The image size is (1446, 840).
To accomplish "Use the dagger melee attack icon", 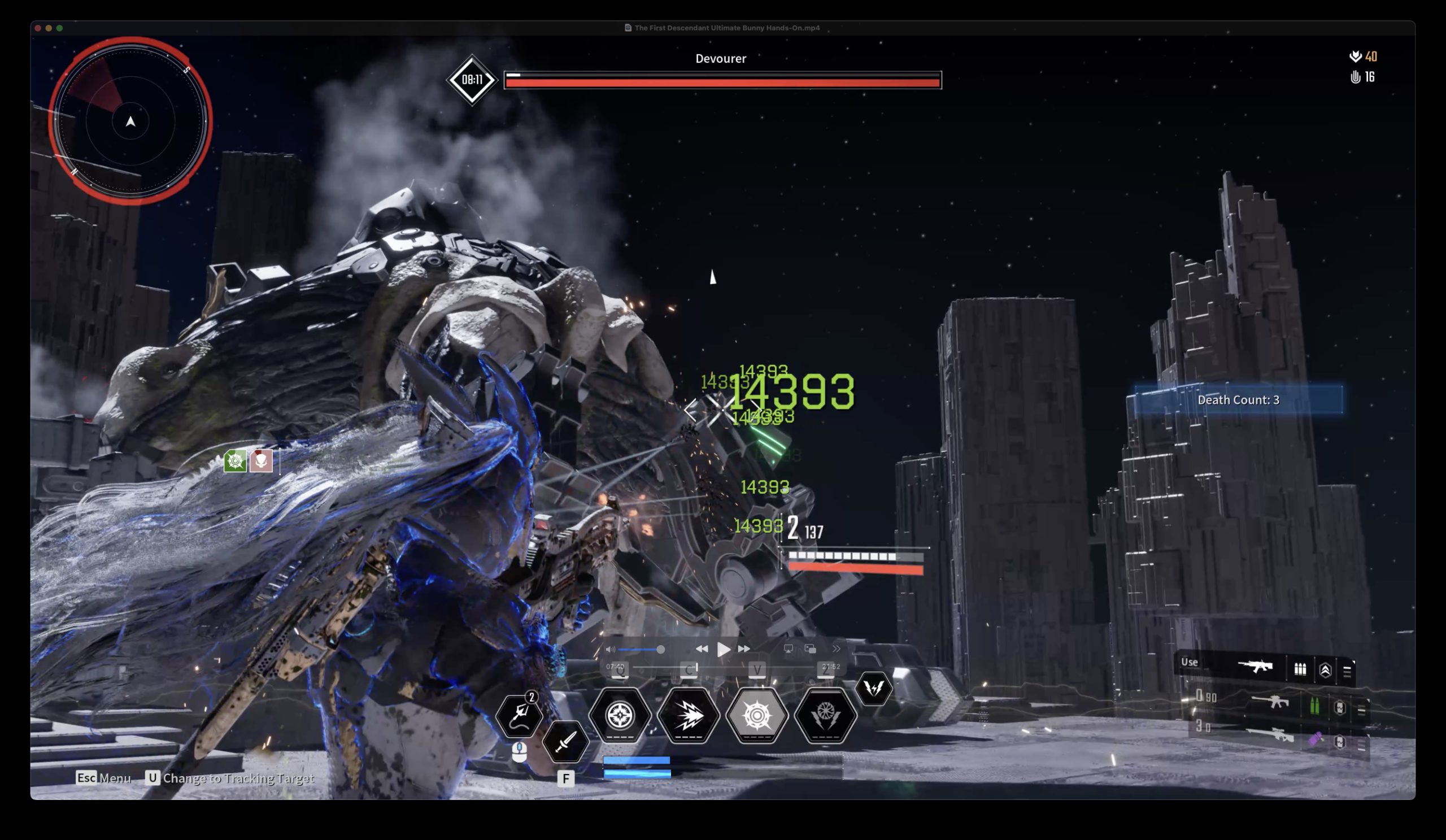I will [565, 742].
